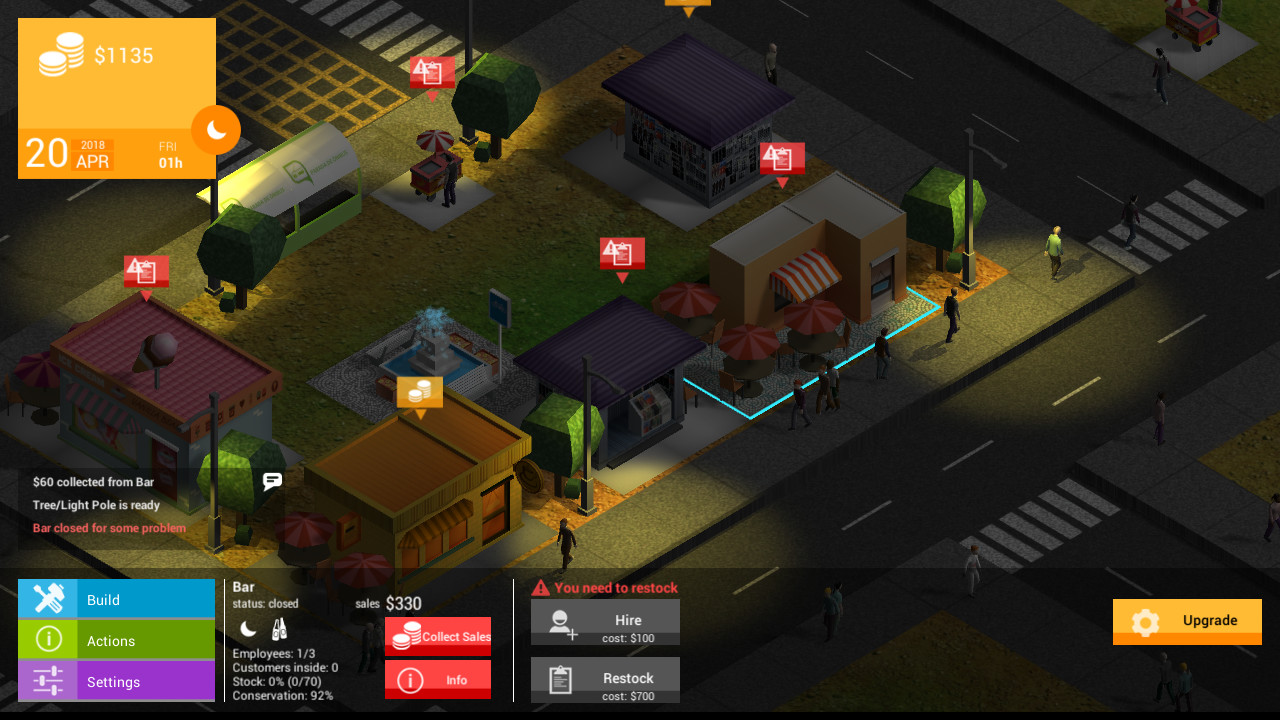Select the red alert above the food cart
This screenshot has width=1280, height=720.
click(432, 73)
